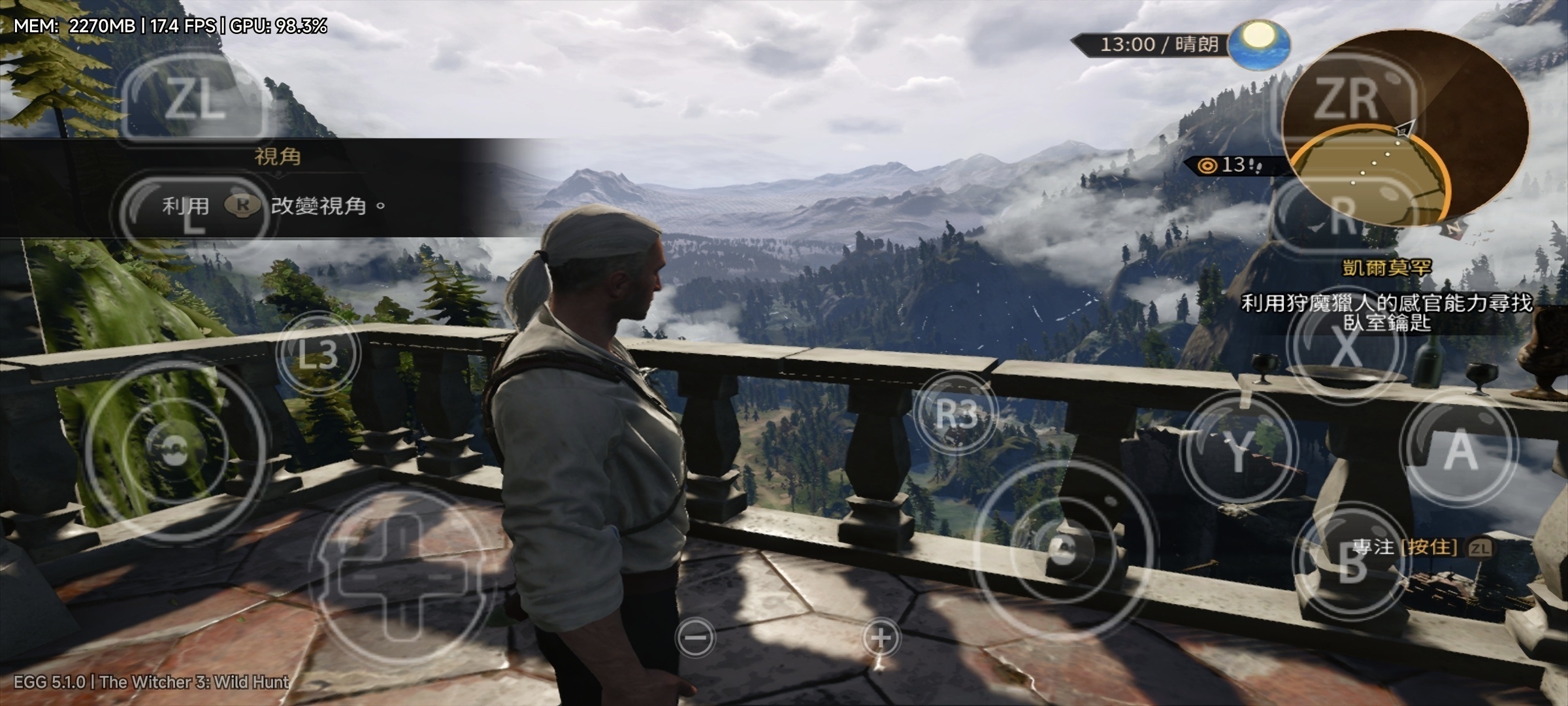The height and width of the screenshot is (706, 1568).
Task: Tap the right virtual analog stick
Action: [x=1062, y=549]
